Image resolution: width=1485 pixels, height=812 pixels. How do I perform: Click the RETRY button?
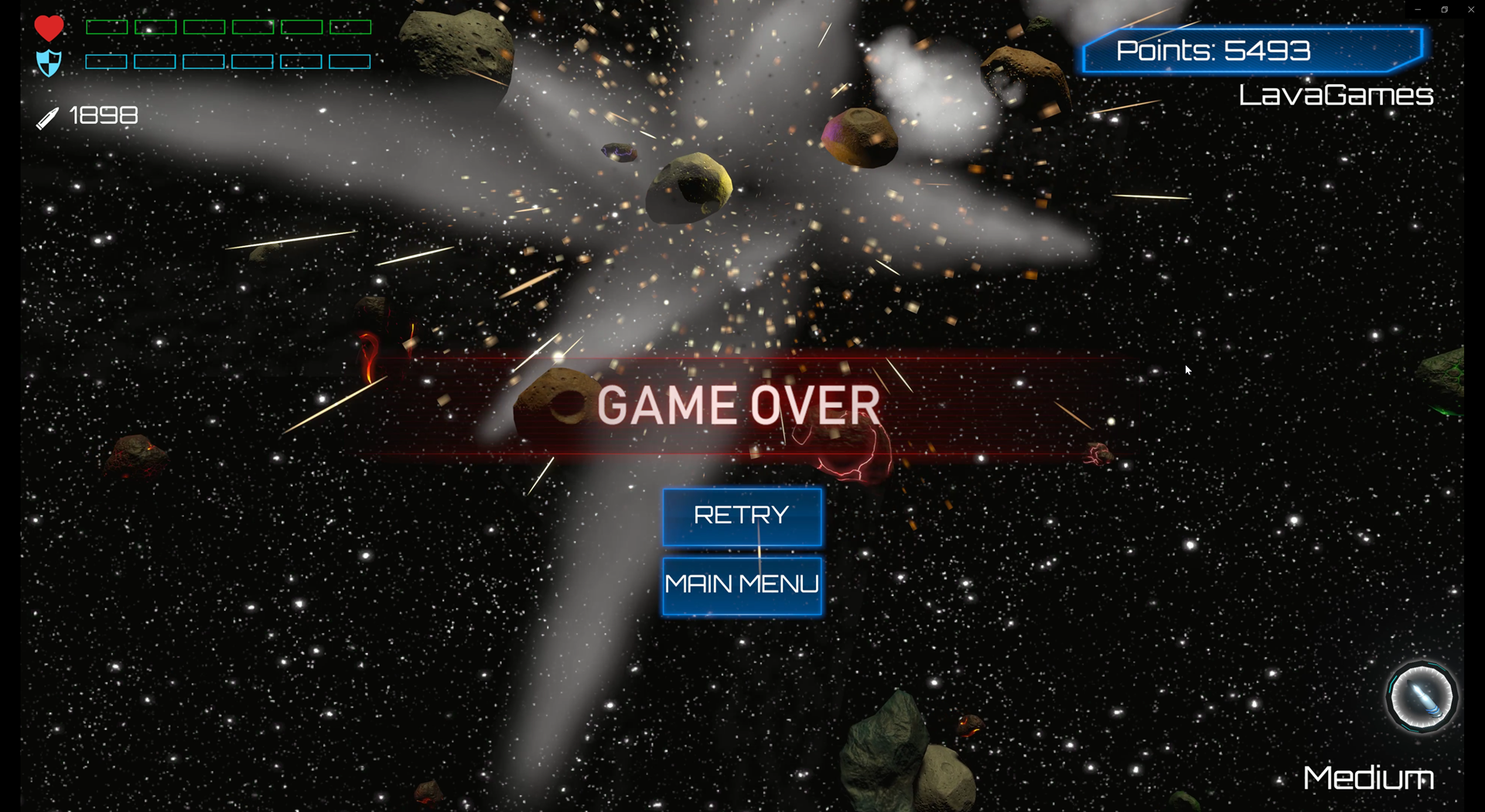[742, 517]
